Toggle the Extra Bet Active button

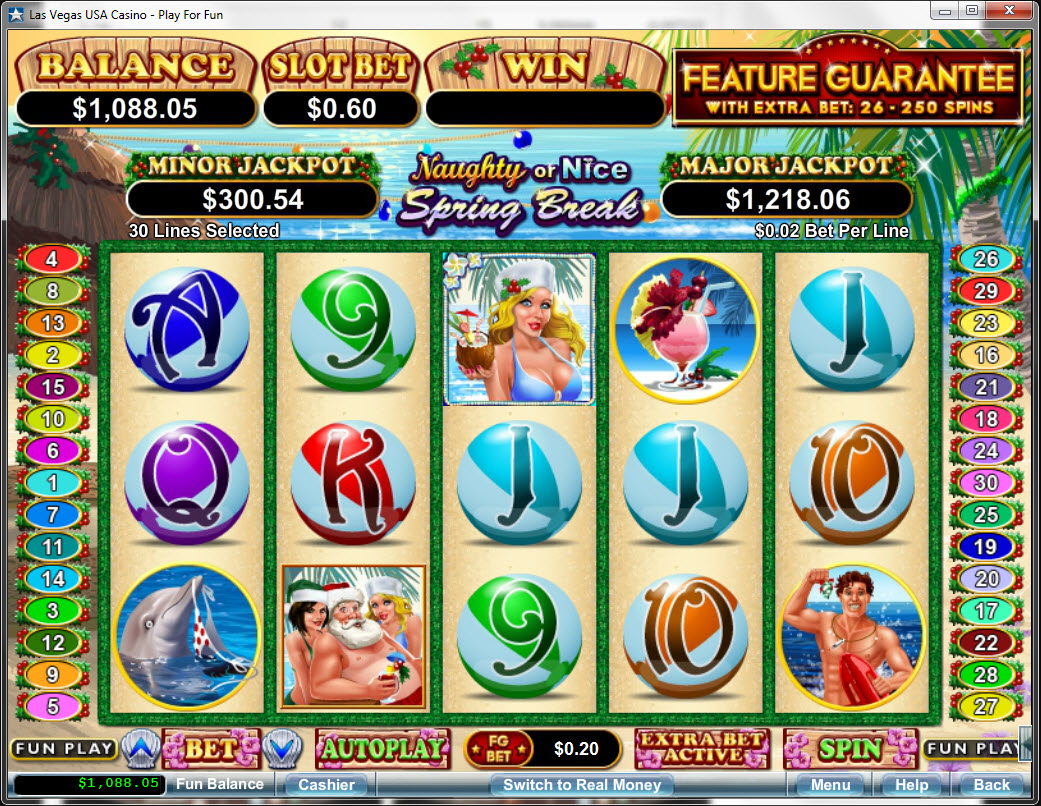tap(702, 748)
